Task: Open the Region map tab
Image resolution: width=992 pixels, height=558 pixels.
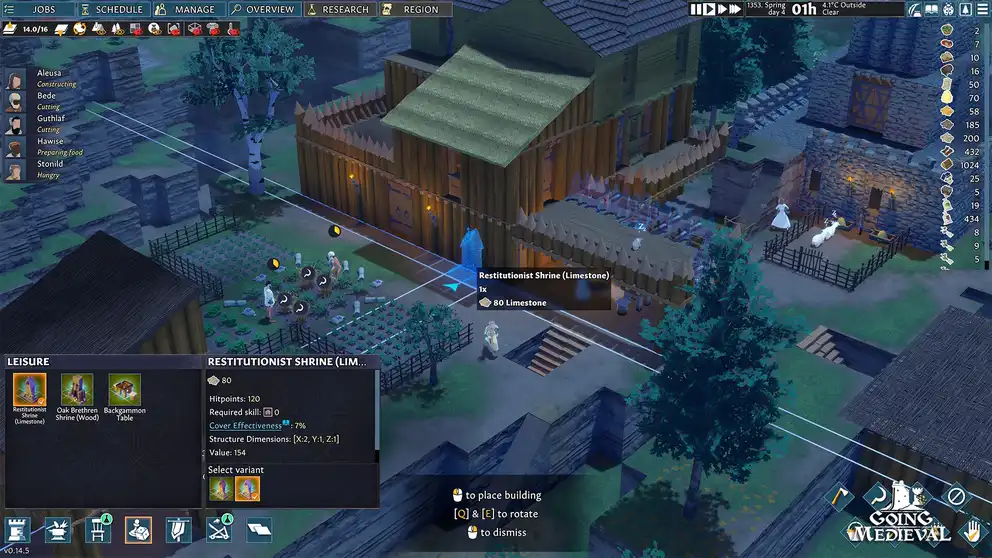Action: [x=412, y=9]
